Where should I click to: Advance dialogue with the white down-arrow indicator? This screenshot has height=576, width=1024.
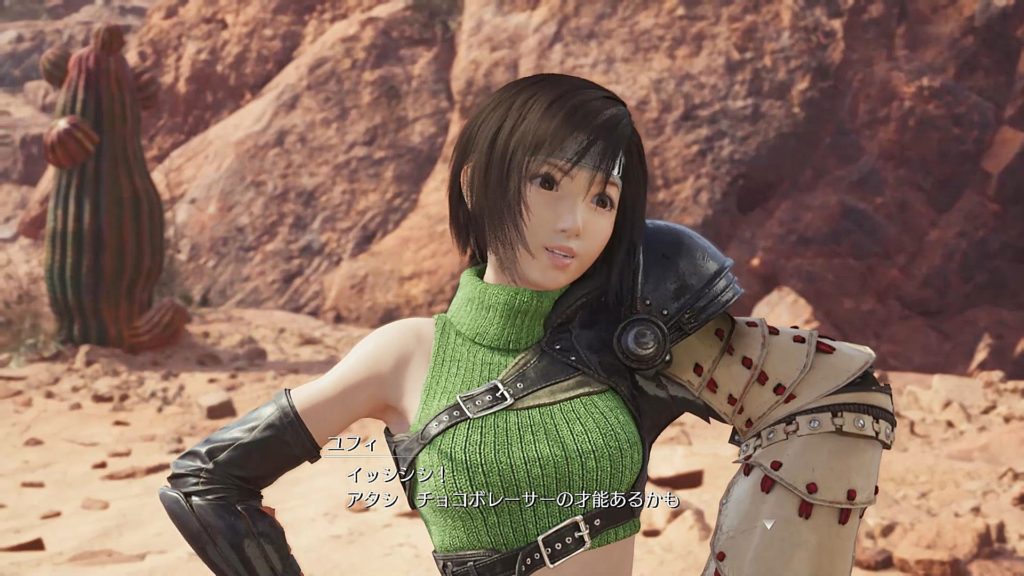click(767, 522)
